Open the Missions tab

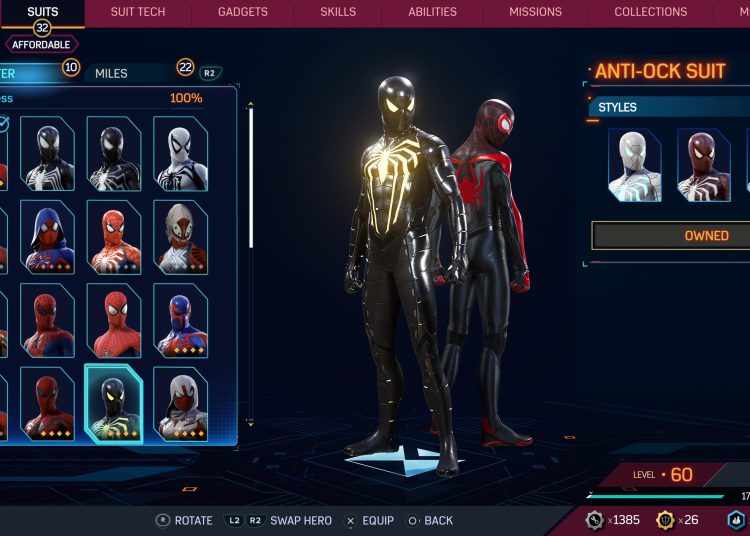(535, 12)
